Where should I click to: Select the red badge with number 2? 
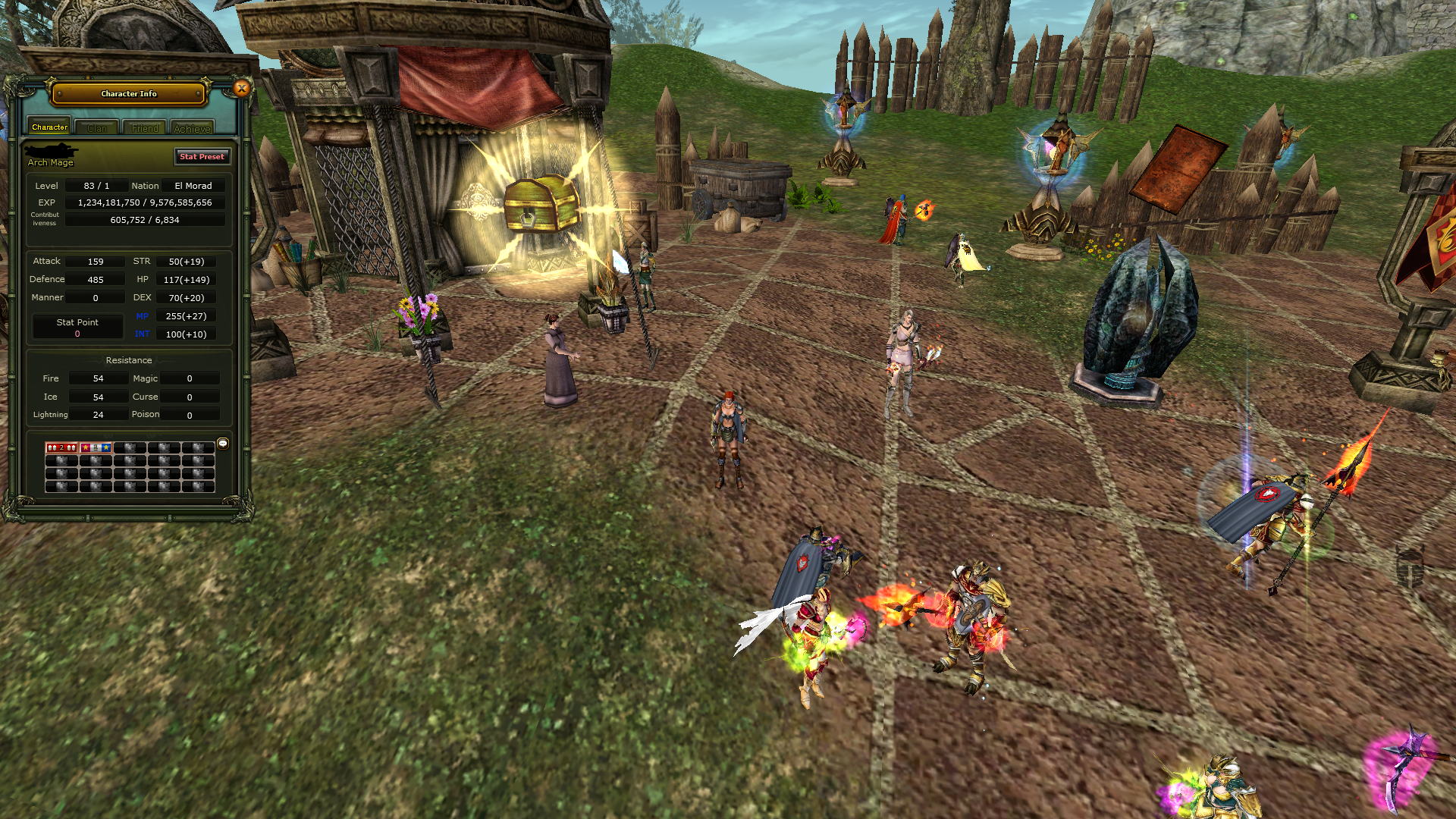tap(61, 447)
